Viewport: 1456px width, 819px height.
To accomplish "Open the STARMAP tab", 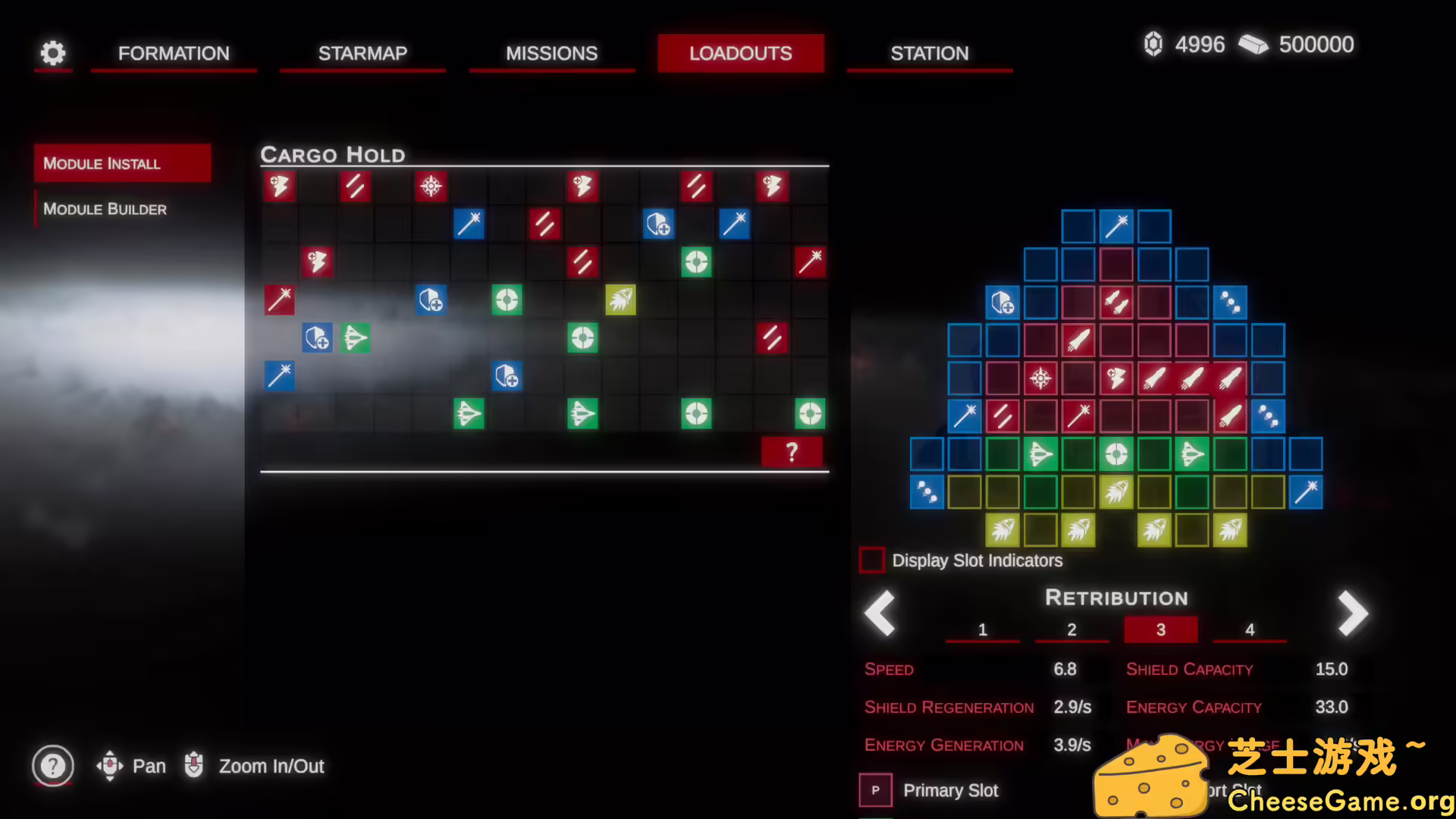I will click(362, 53).
